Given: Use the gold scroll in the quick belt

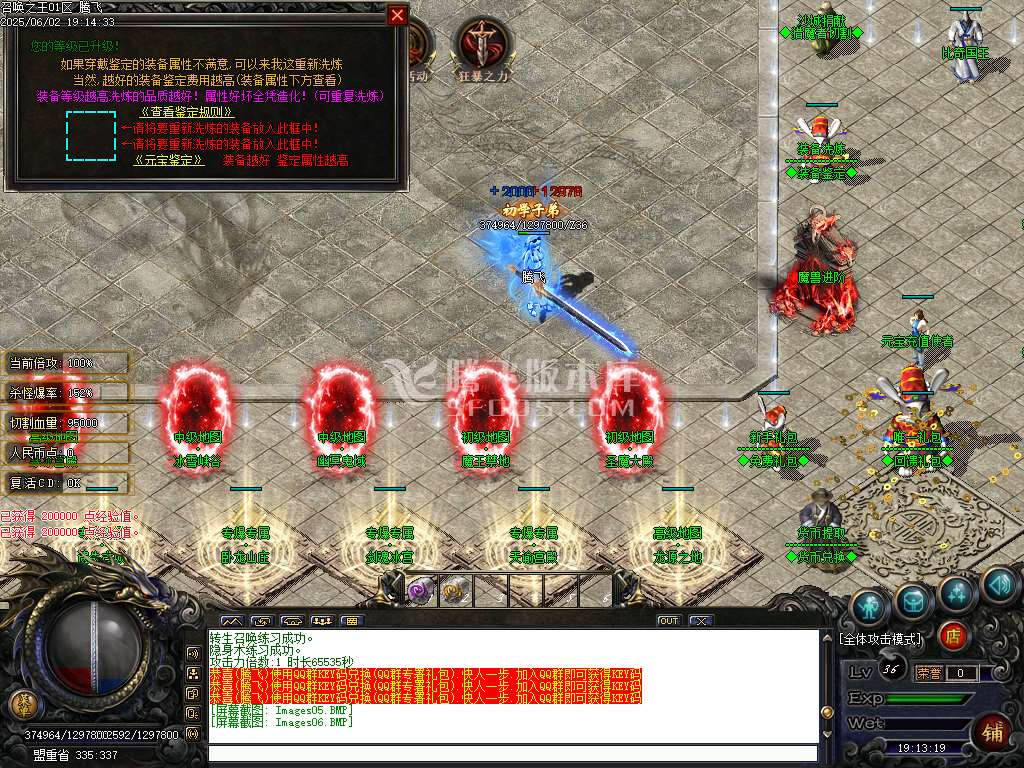Looking at the screenshot, I should pyautogui.click(x=451, y=588).
